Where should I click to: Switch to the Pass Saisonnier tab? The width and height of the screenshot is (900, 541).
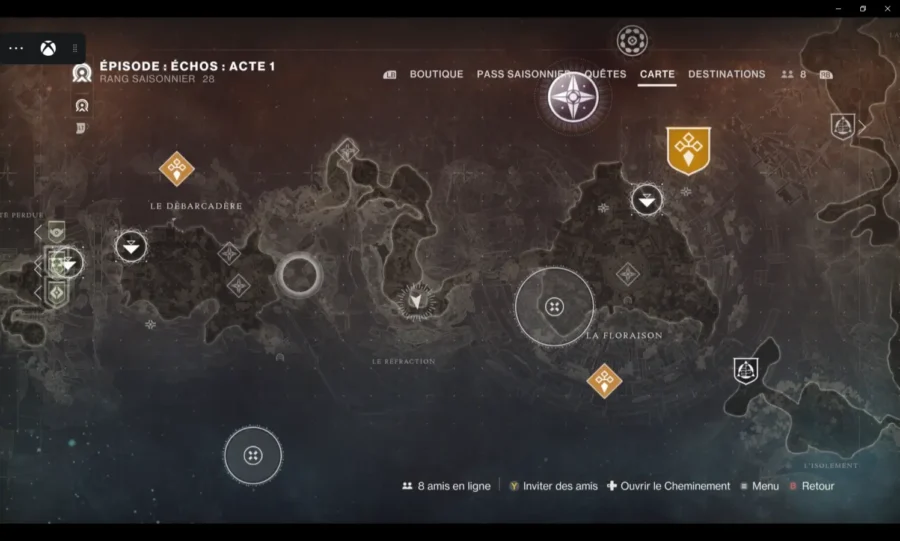coord(522,74)
